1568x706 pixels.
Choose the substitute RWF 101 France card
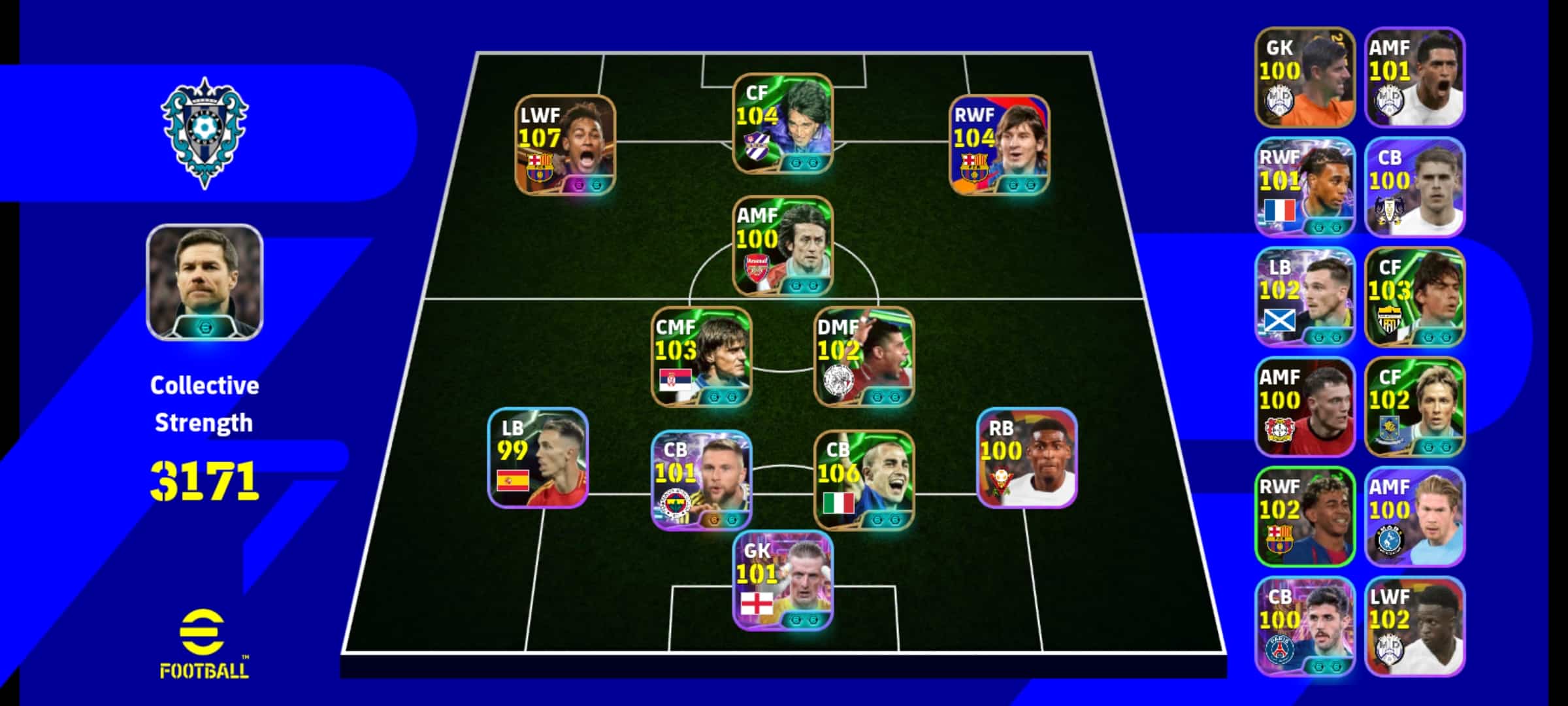(x=1305, y=187)
